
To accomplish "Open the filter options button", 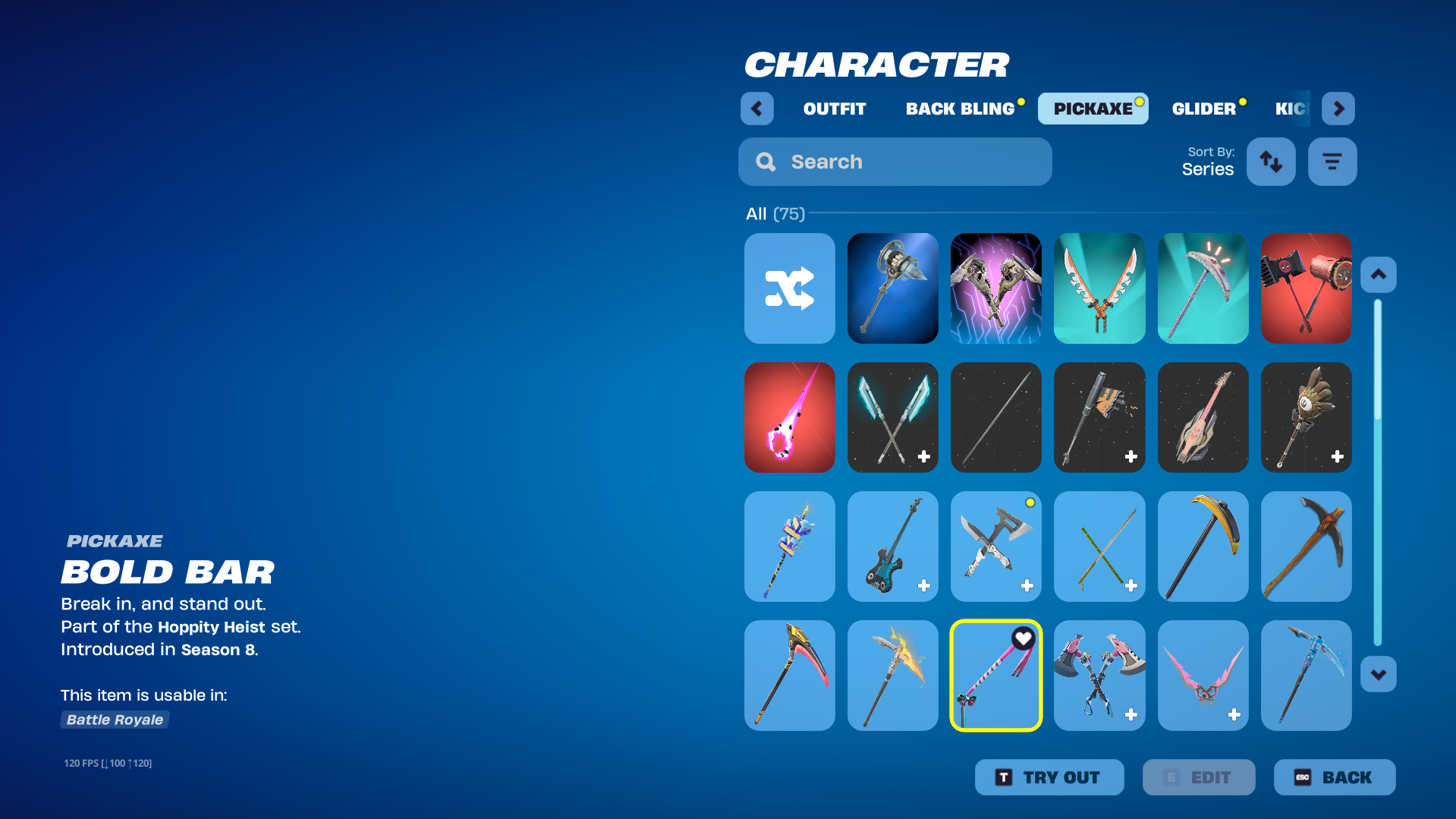I will pos(1332,162).
